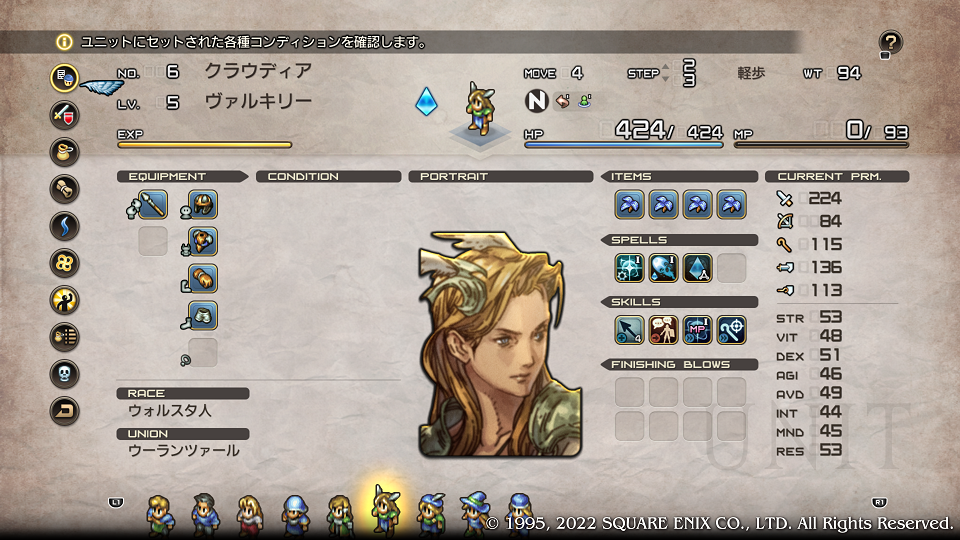Viewport: 960px width, 540px height.
Task: Choose the equipped body armor slot
Action: click(203, 242)
